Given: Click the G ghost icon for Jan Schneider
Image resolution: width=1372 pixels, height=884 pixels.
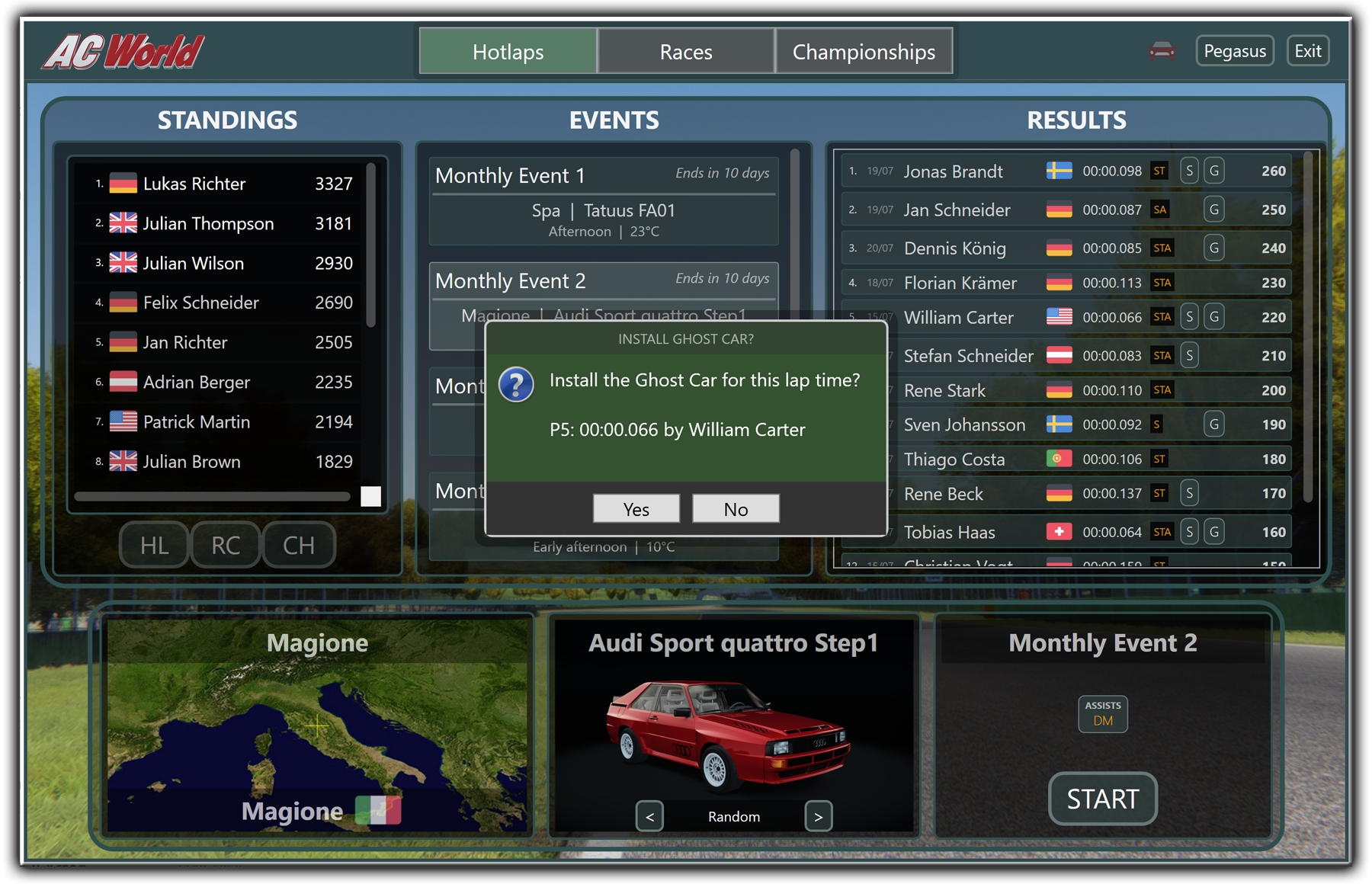Looking at the screenshot, I should (1213, 209).
